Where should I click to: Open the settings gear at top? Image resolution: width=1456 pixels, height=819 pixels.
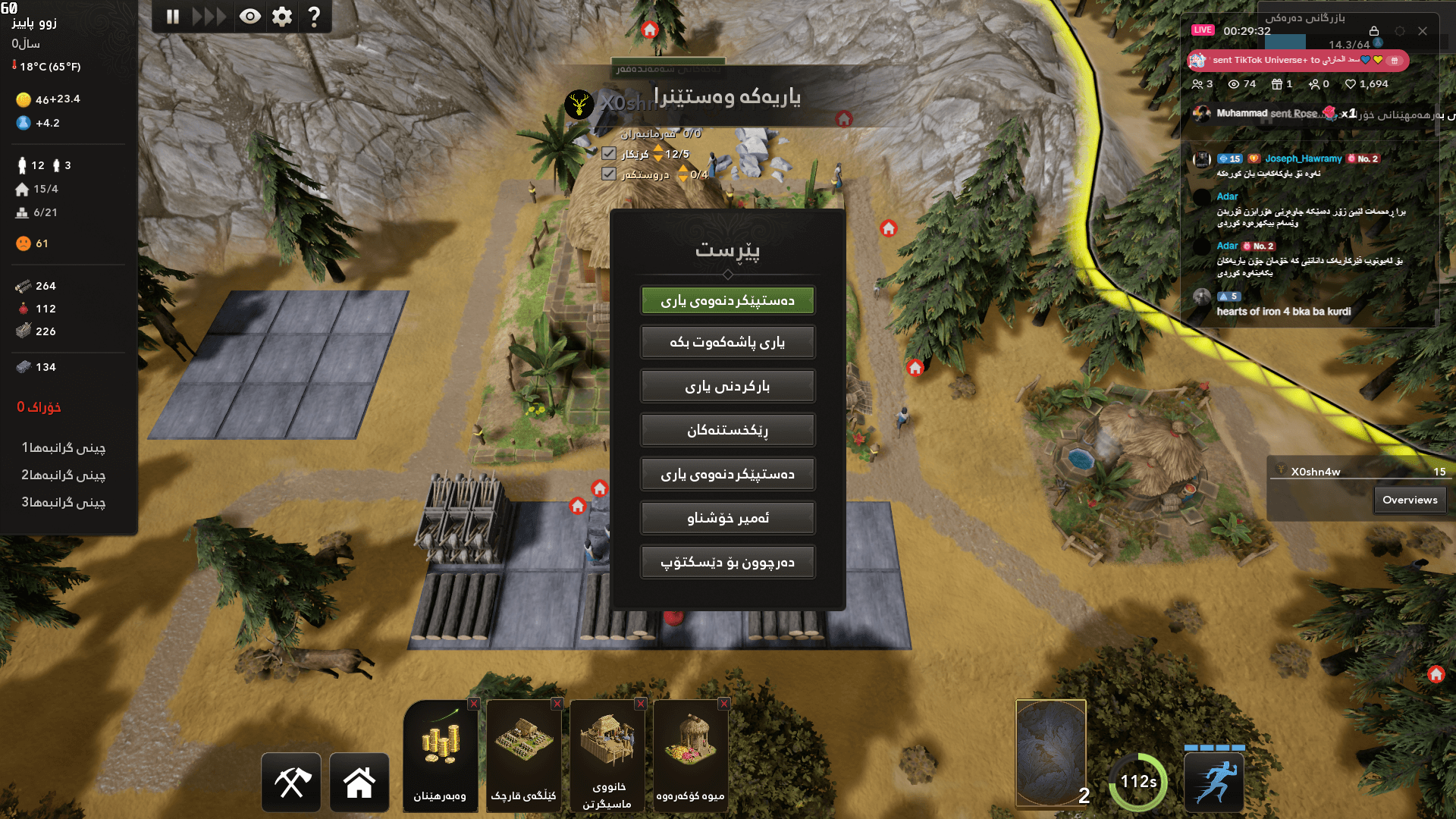pyautogui.click(x=281, y=15)
